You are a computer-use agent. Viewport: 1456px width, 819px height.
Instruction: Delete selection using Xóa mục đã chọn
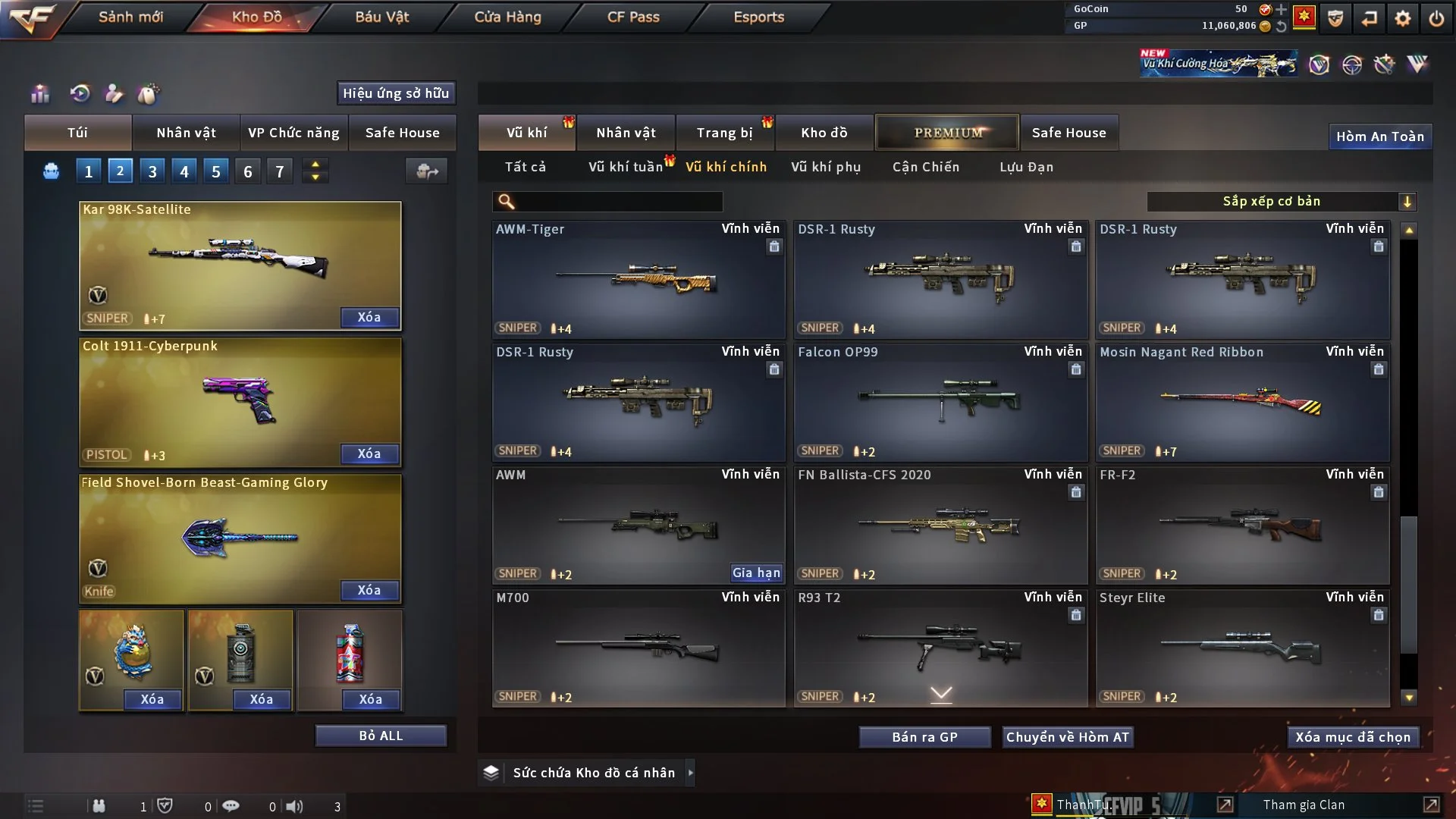coord(1352,737)
